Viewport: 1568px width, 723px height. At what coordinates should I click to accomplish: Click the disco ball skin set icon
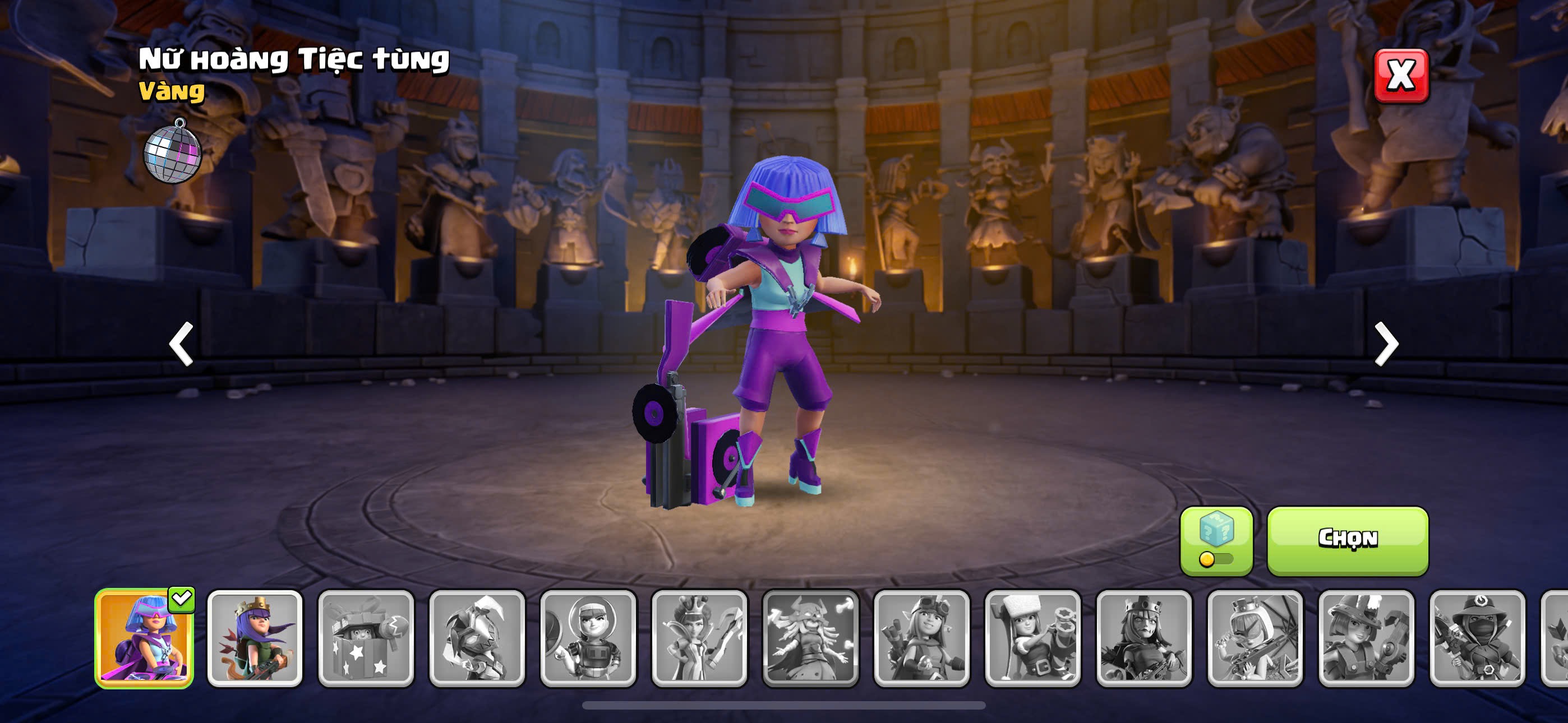[172, 151]
